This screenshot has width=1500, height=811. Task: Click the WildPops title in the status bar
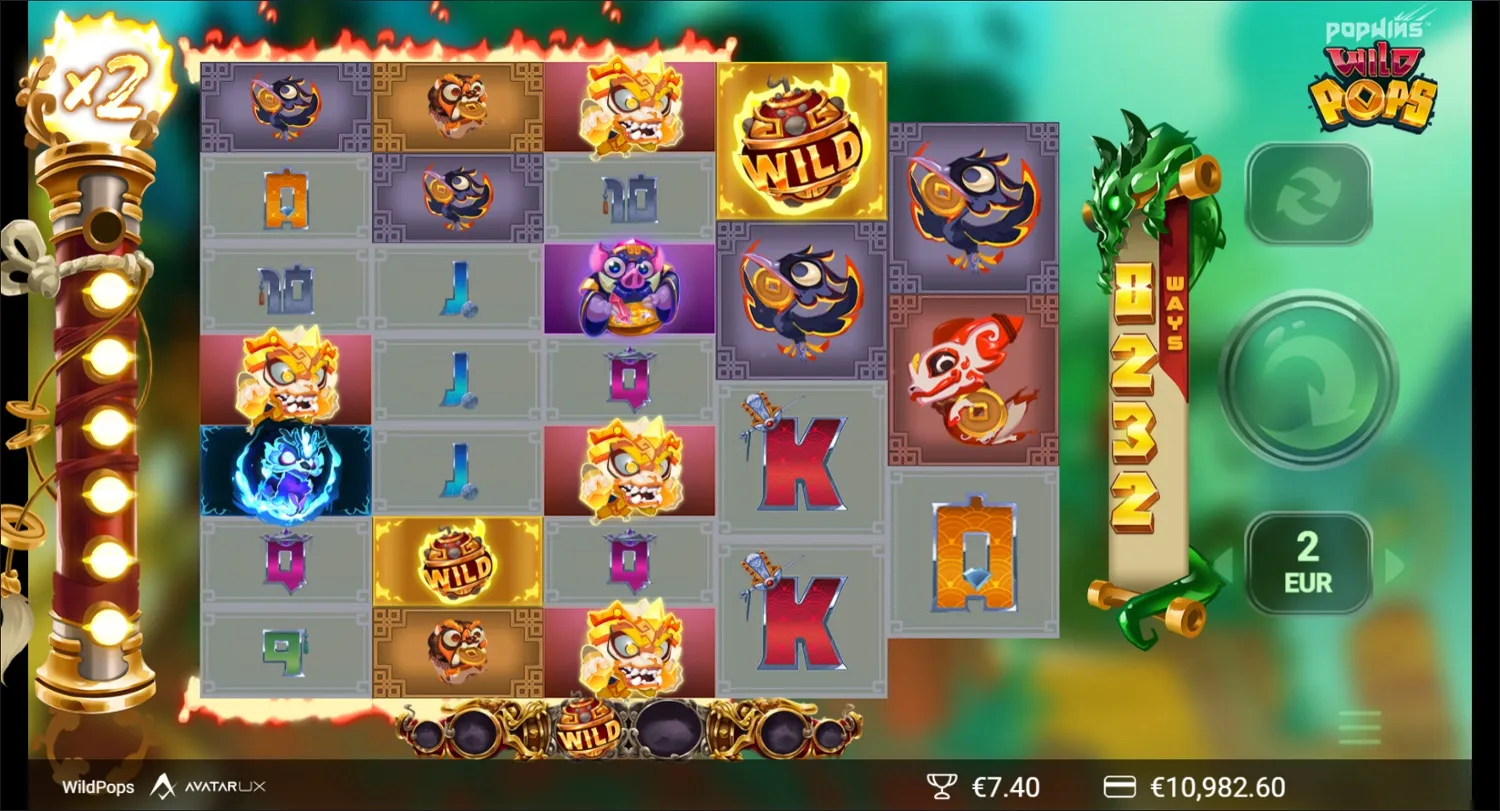coord(97,787)
